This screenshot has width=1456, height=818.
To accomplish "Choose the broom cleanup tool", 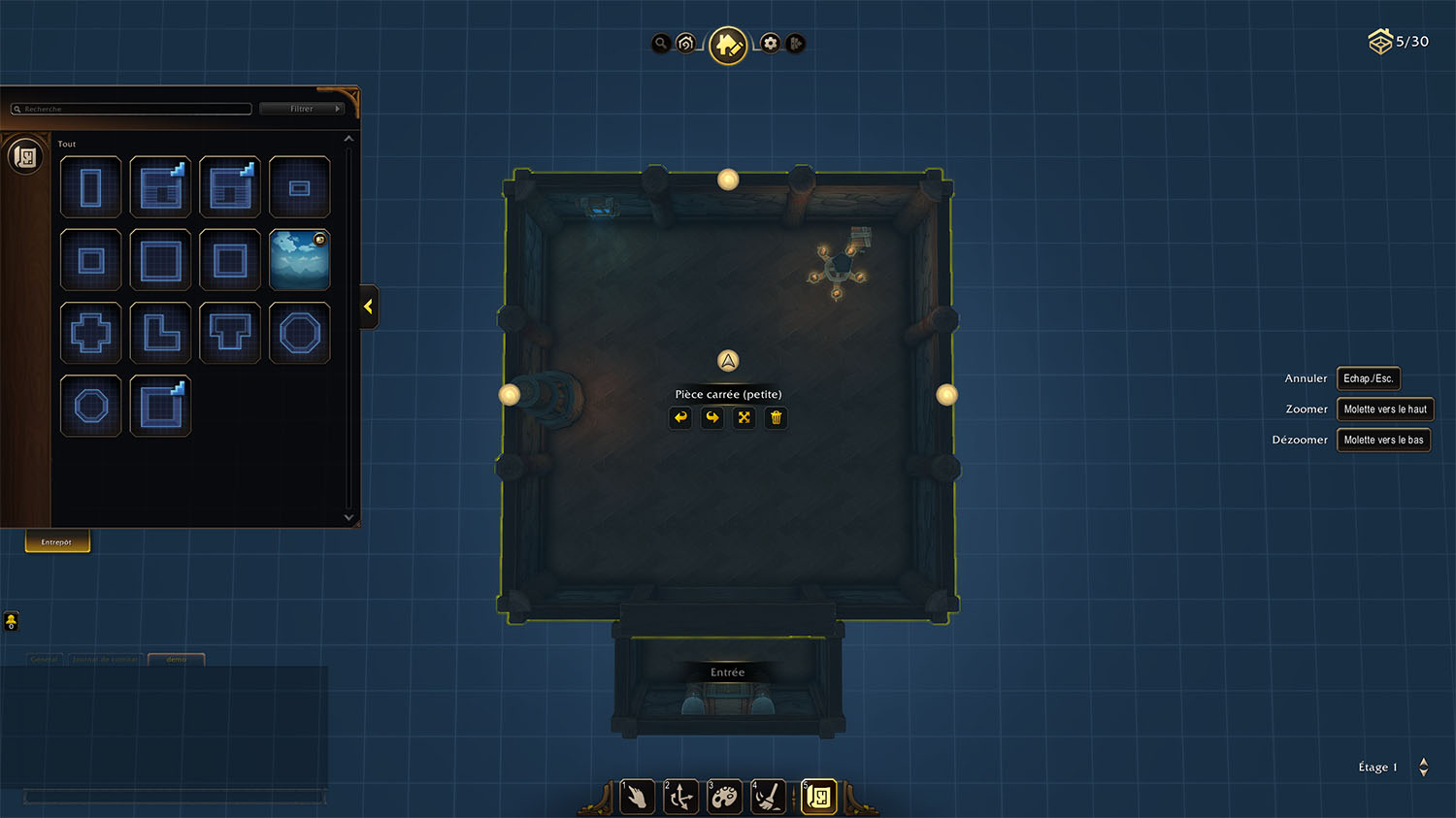I will click(768, 798).
